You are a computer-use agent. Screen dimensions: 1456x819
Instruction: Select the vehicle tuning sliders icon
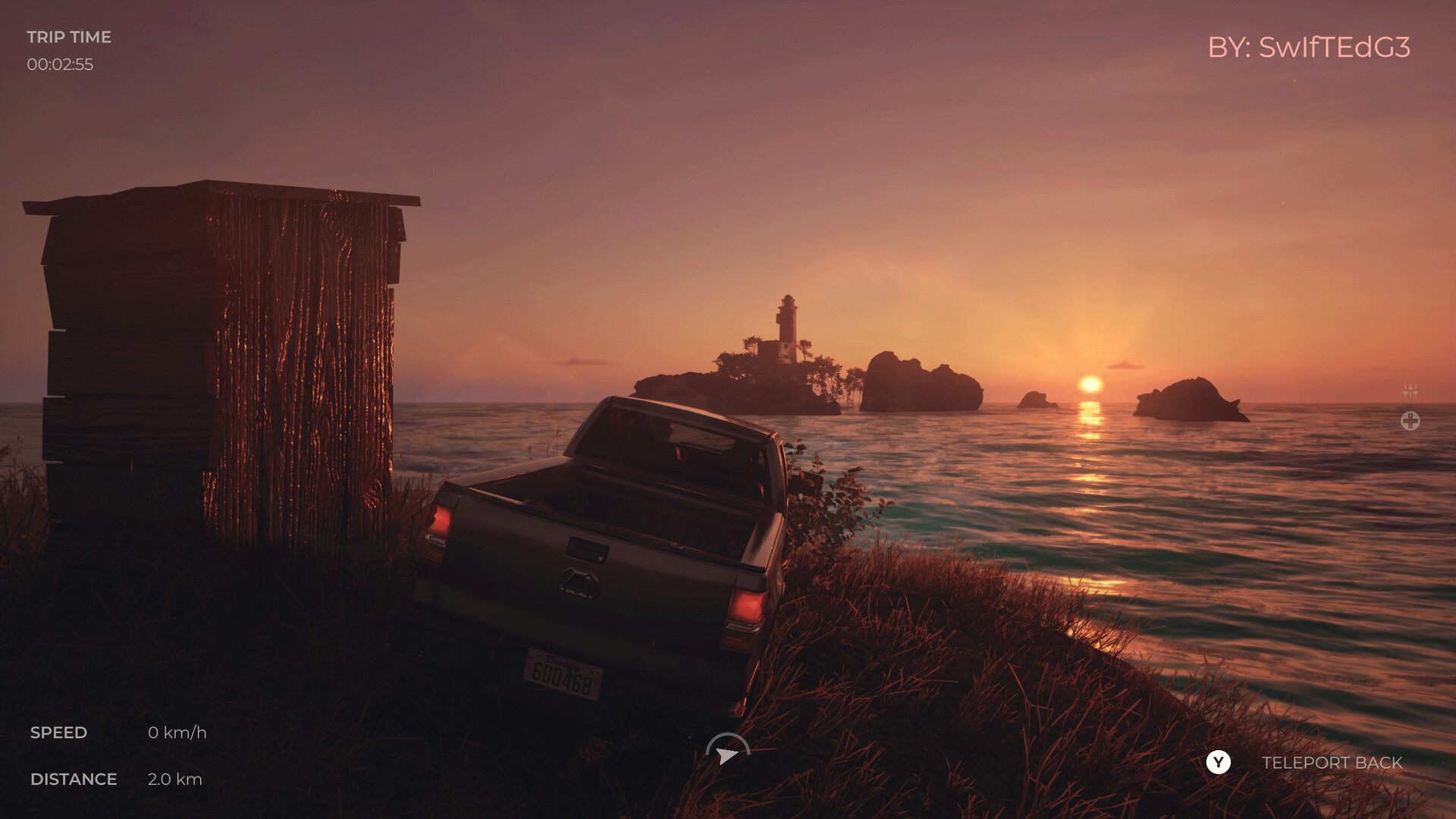[1410, 389]
